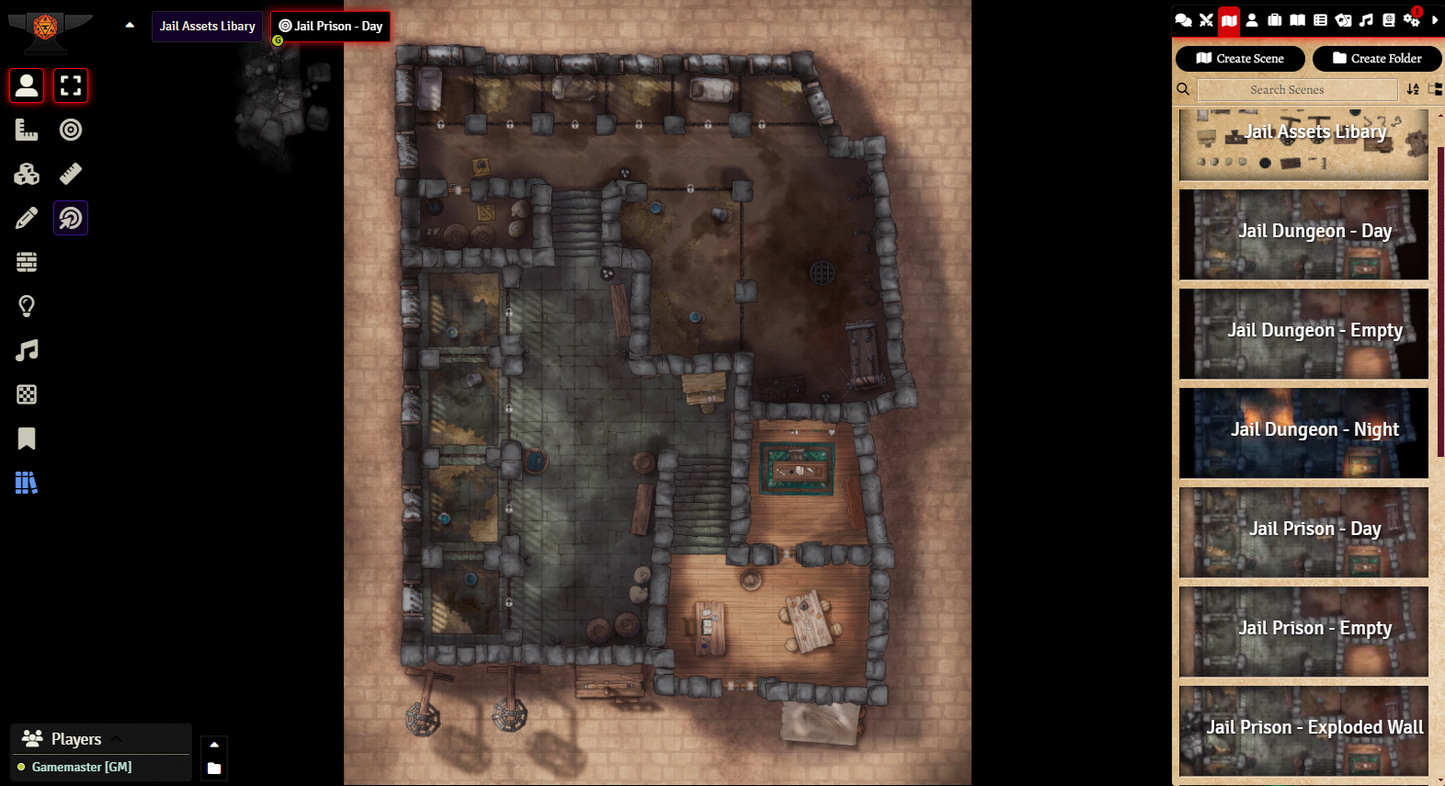Open the Drawing tools
Image resolution: width=1445 pixels, height=786 pixels.
tap(26, 217)
